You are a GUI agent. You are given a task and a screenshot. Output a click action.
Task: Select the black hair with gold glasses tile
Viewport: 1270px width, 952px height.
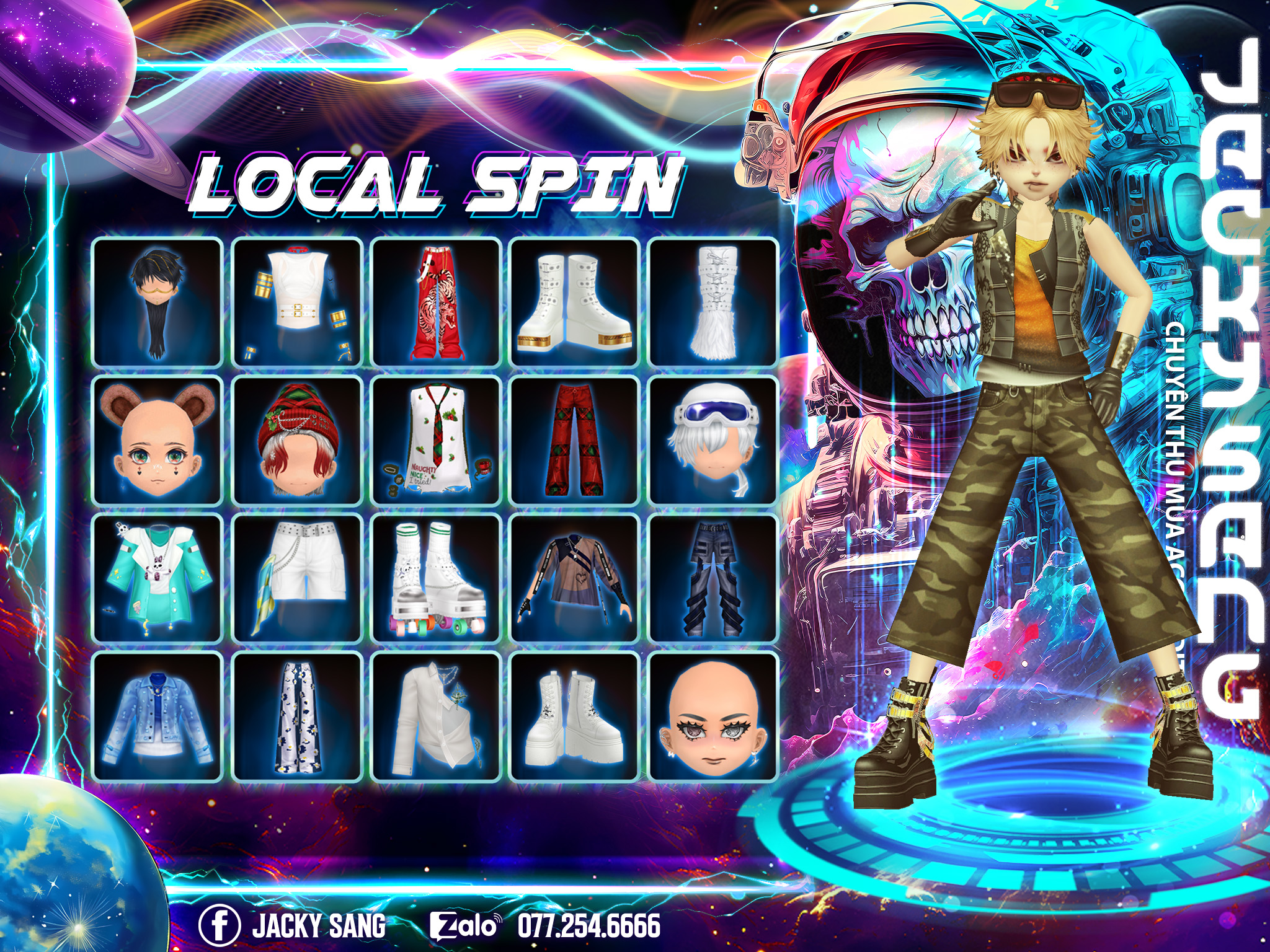(x=157, y=302)
